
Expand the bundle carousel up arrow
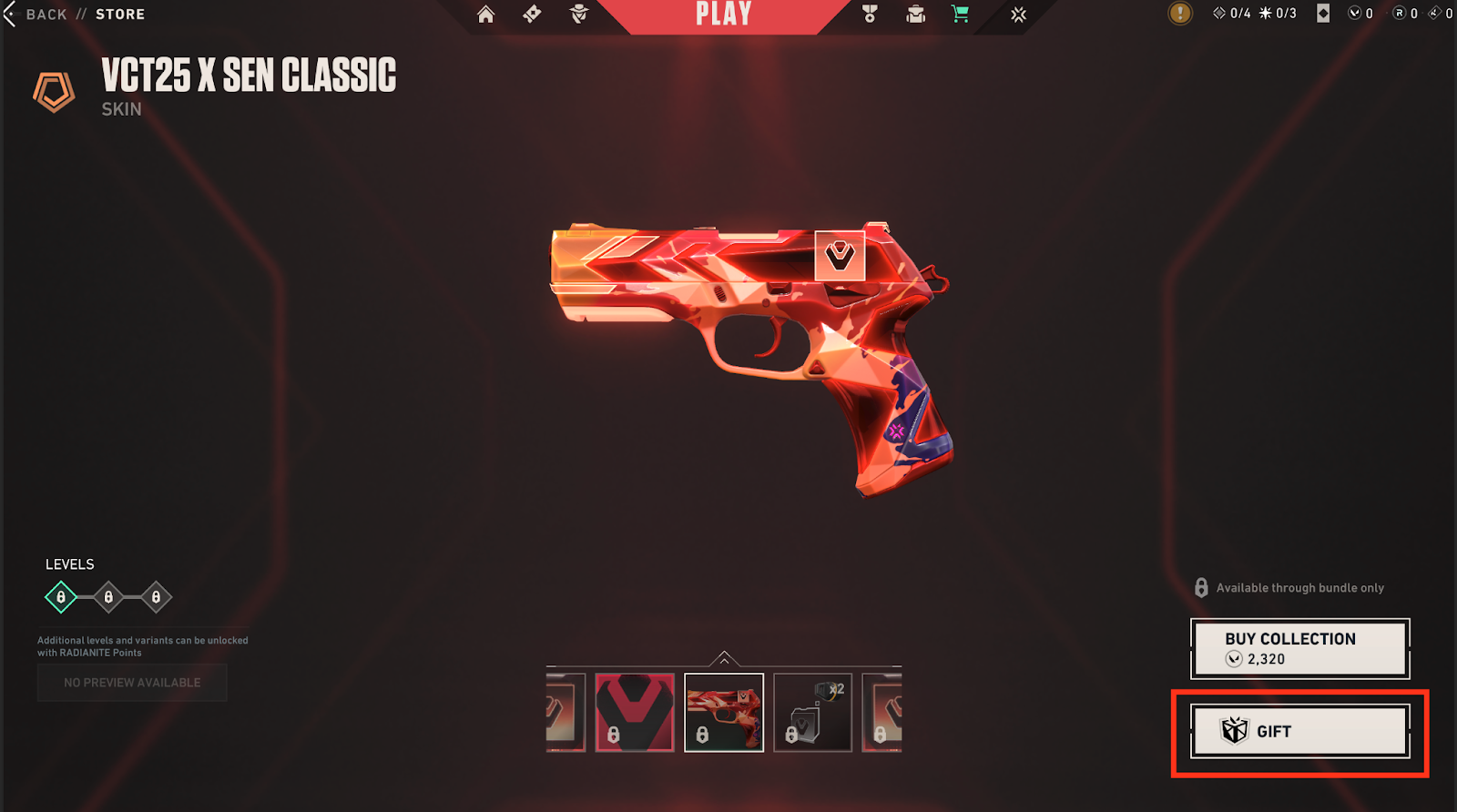pos(724,658)
